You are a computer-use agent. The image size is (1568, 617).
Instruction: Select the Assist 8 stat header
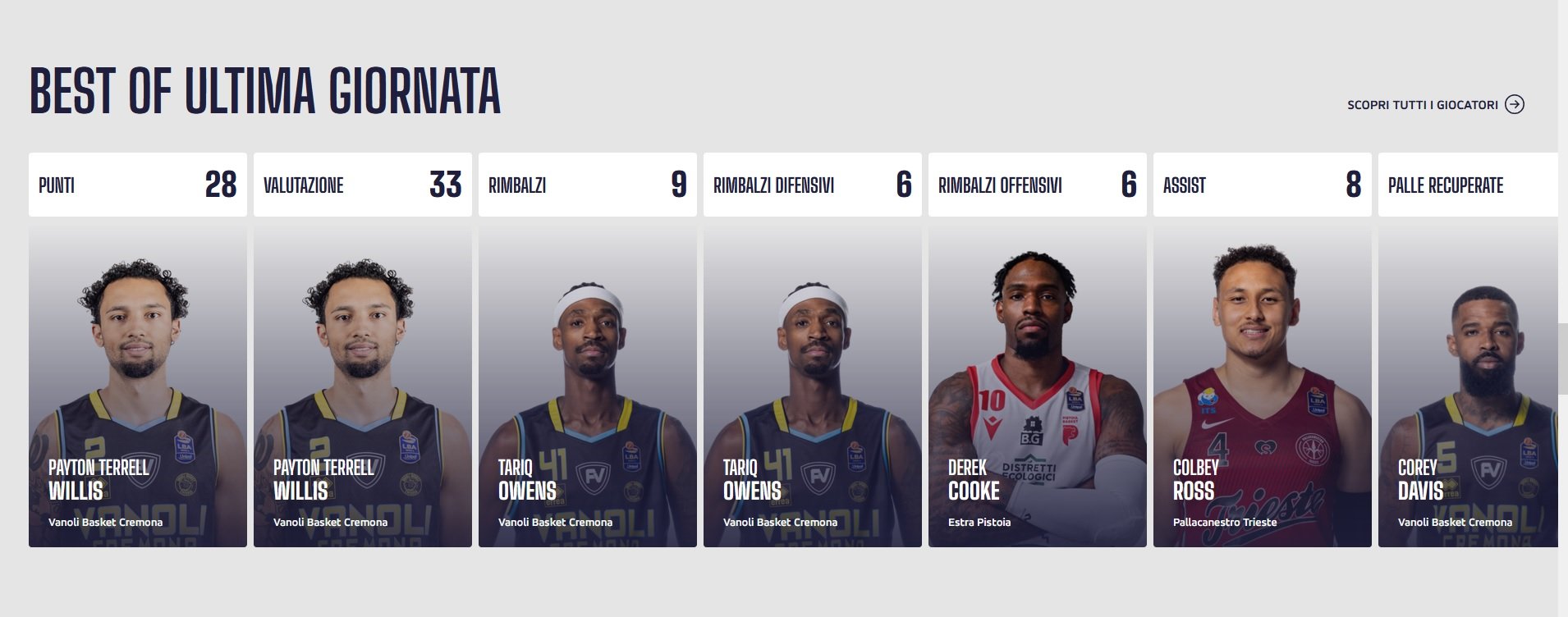1263,185
